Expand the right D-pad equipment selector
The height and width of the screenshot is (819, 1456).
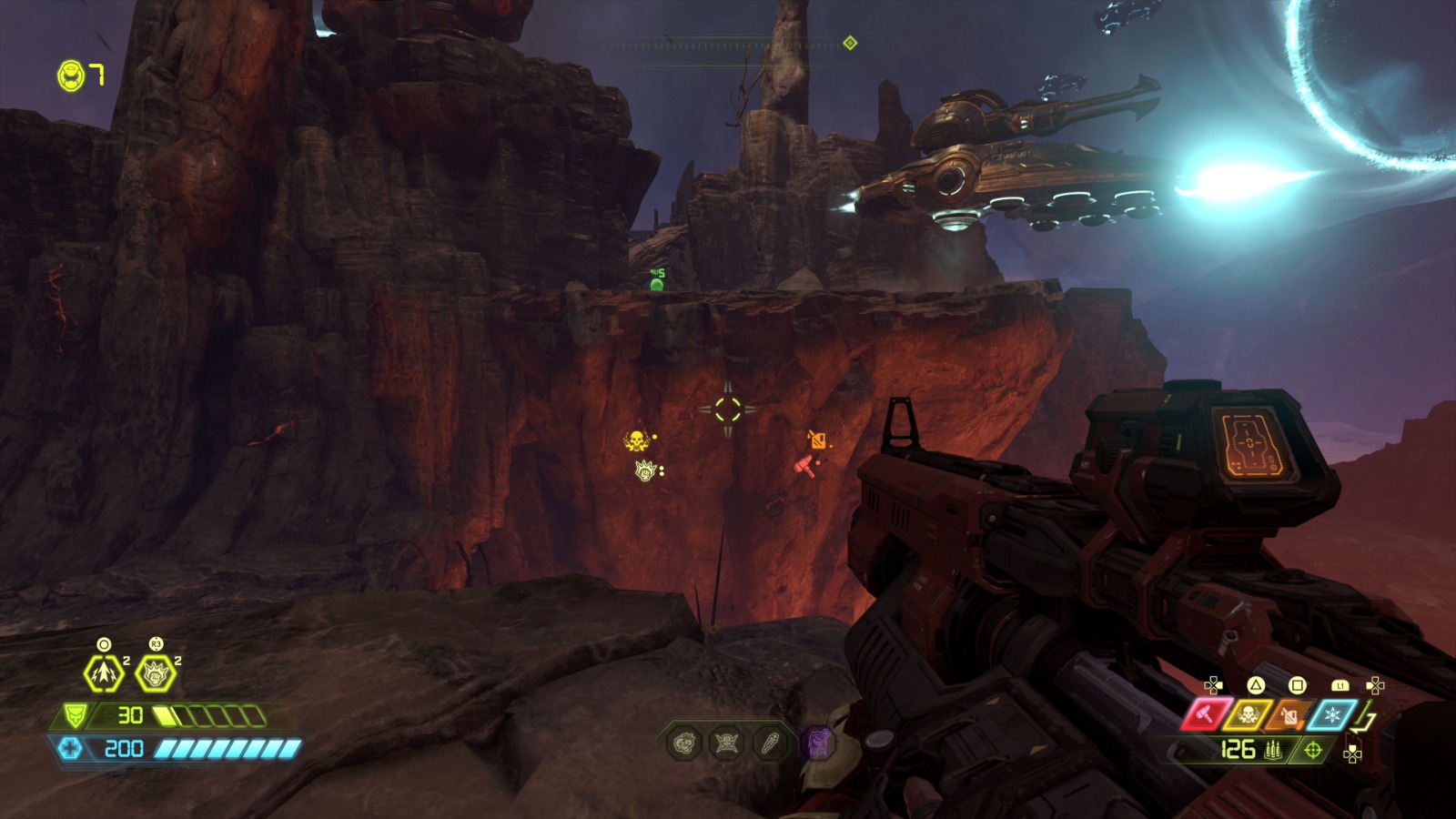1376,685
